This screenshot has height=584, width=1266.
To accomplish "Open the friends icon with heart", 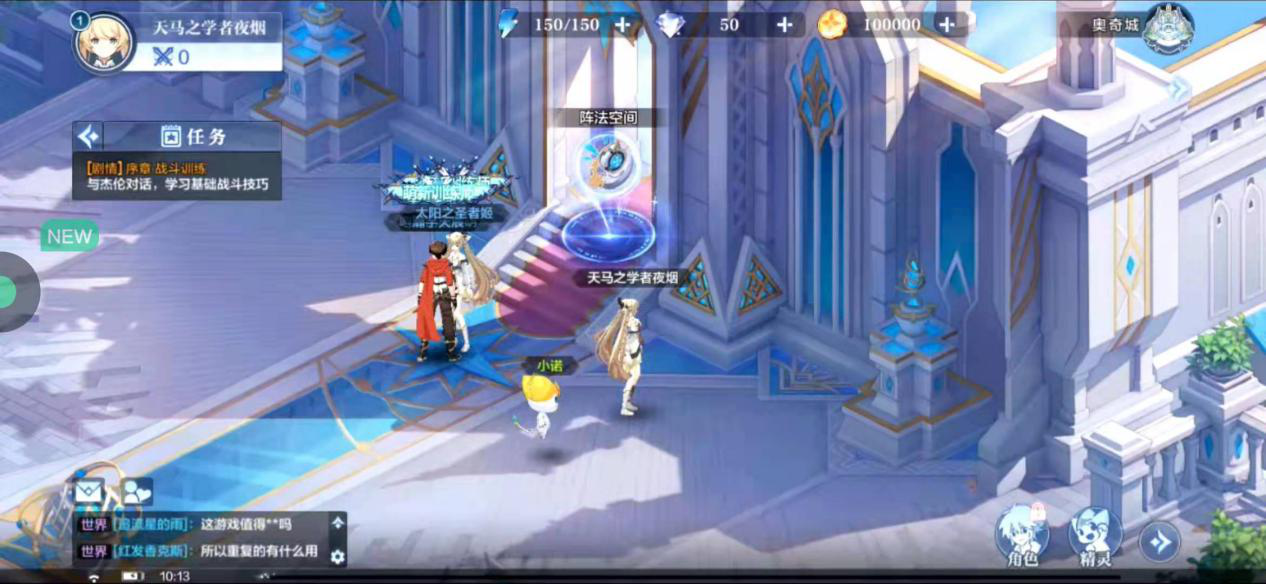I will 136,491.
